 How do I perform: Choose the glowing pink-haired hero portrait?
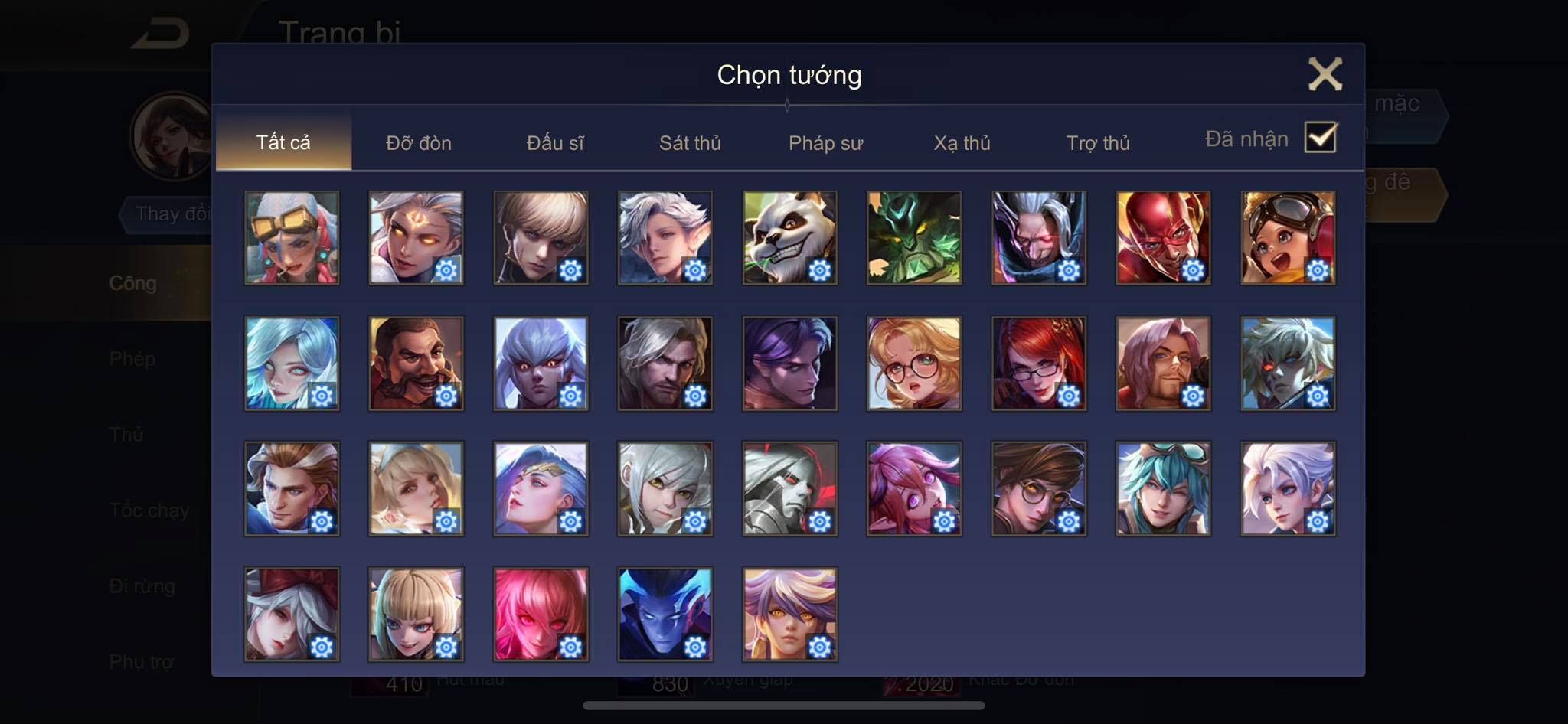point(541,614)
